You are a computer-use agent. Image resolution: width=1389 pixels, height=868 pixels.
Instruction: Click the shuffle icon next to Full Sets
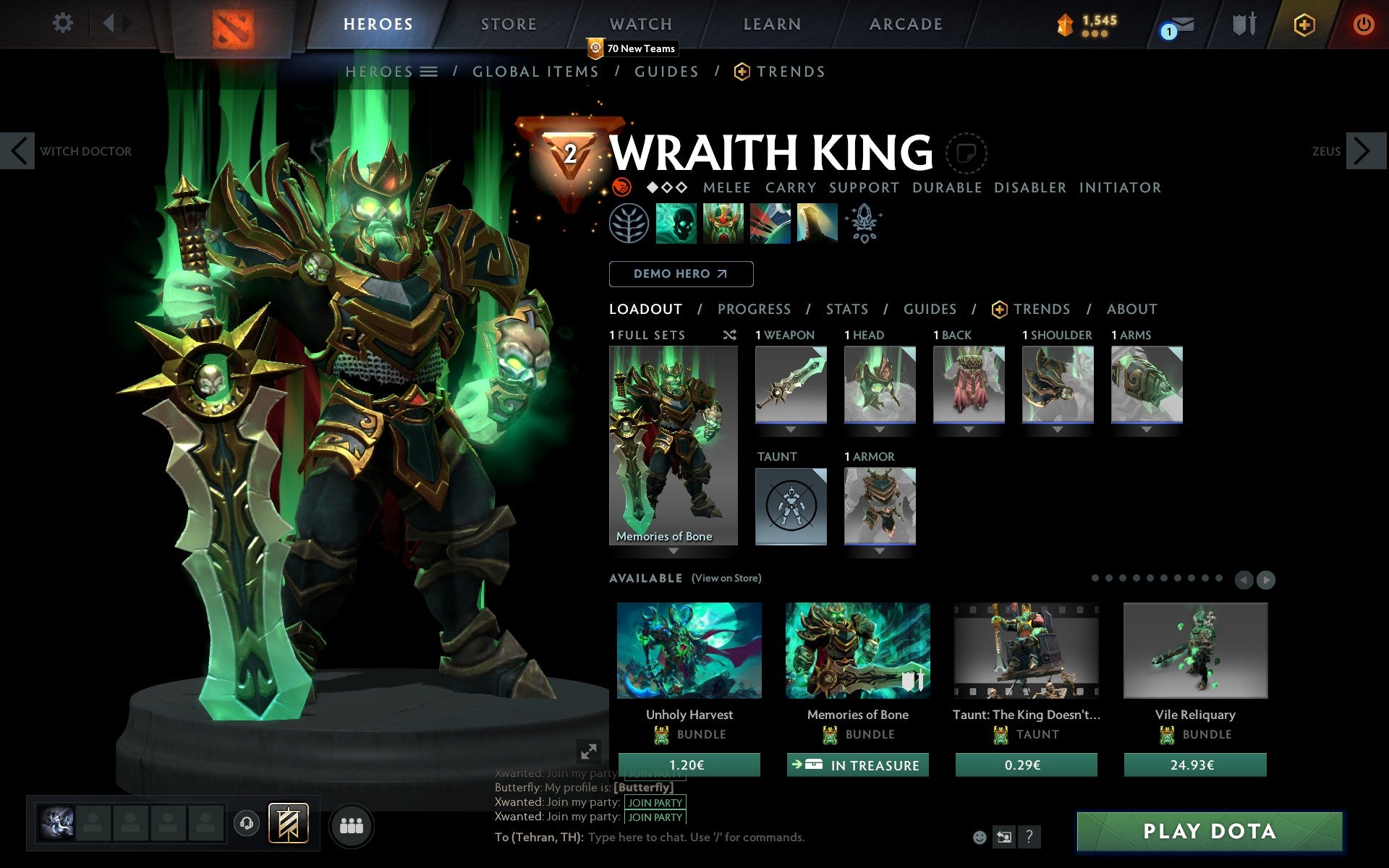pos(729,335)
